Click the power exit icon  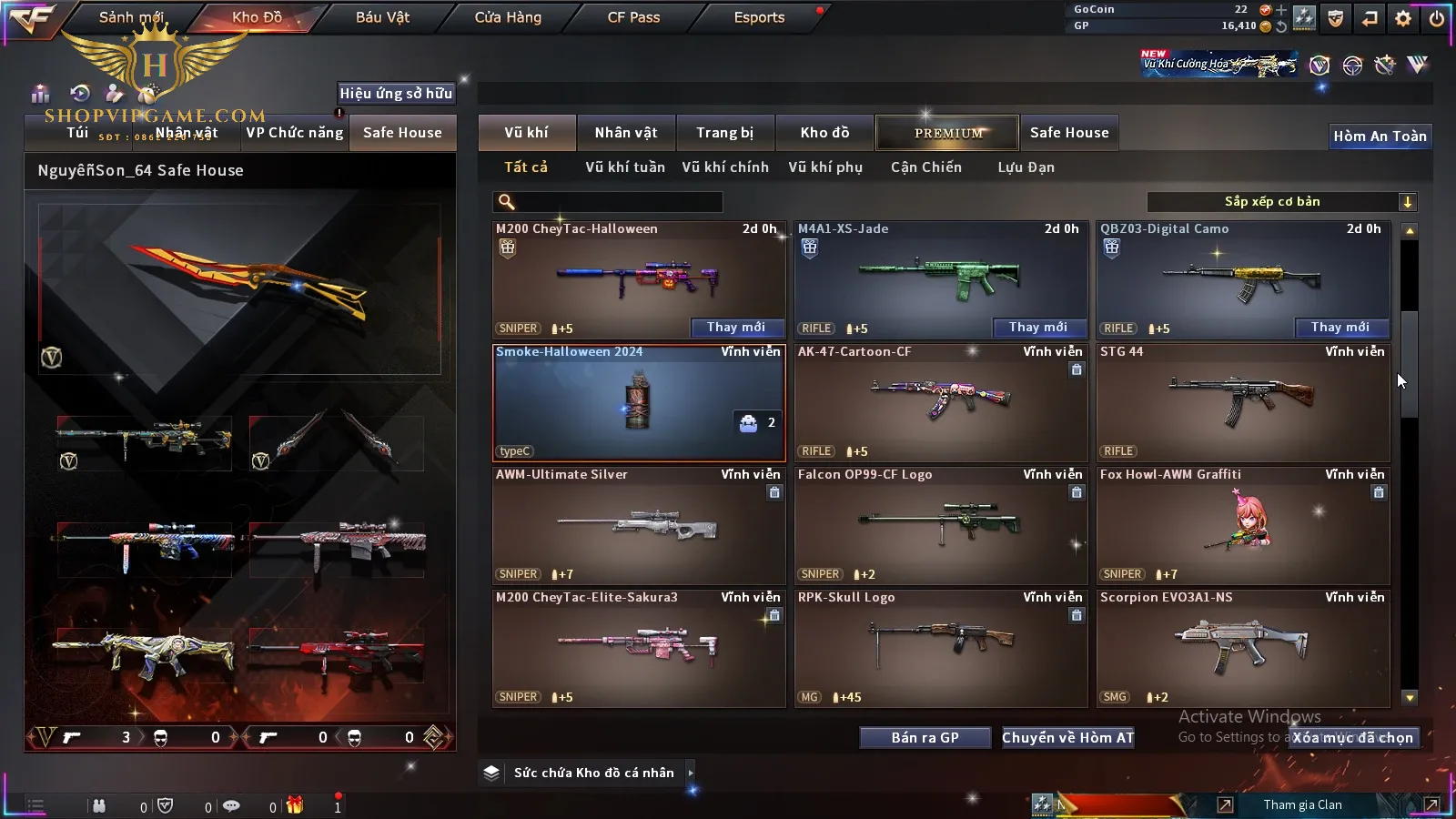[1437, 18]
